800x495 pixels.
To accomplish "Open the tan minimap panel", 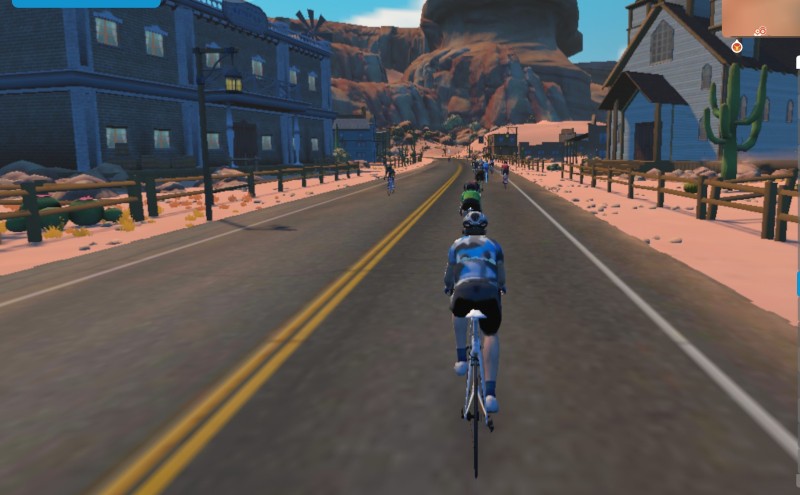I will click(760, 18).
